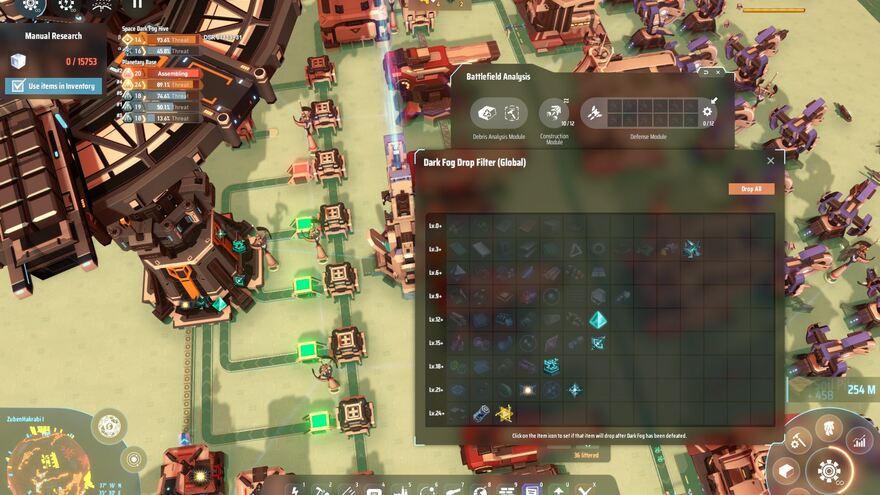Open the Manual Research cube icon
Image resolution: width=880 pixels, height=495 pixels.
pos(17,62)
